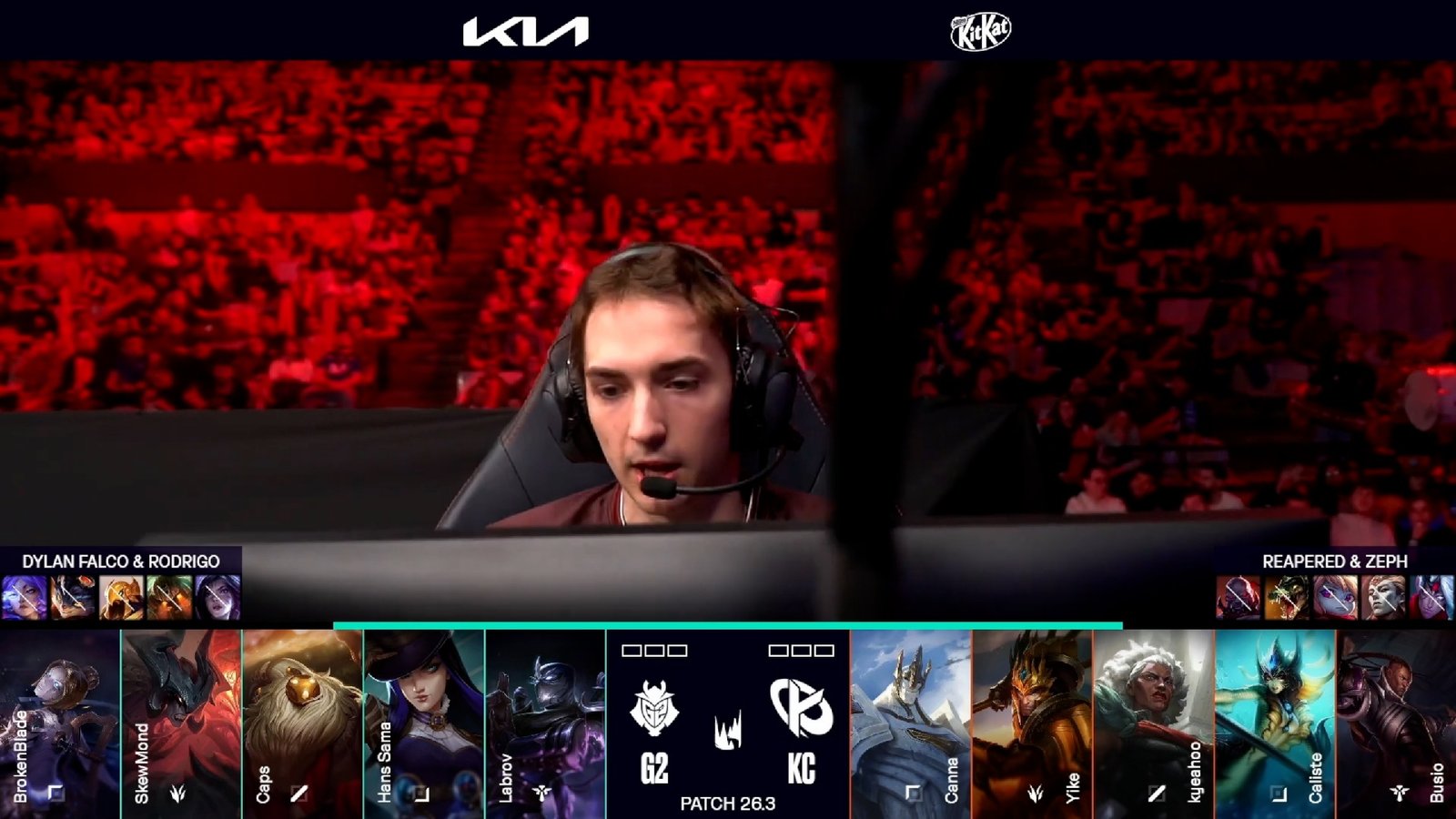Image resolution: width=1456 pixels, height=819 pixels.
Task: Open the KitKat sponsor logo
Action: click(980, 32)
